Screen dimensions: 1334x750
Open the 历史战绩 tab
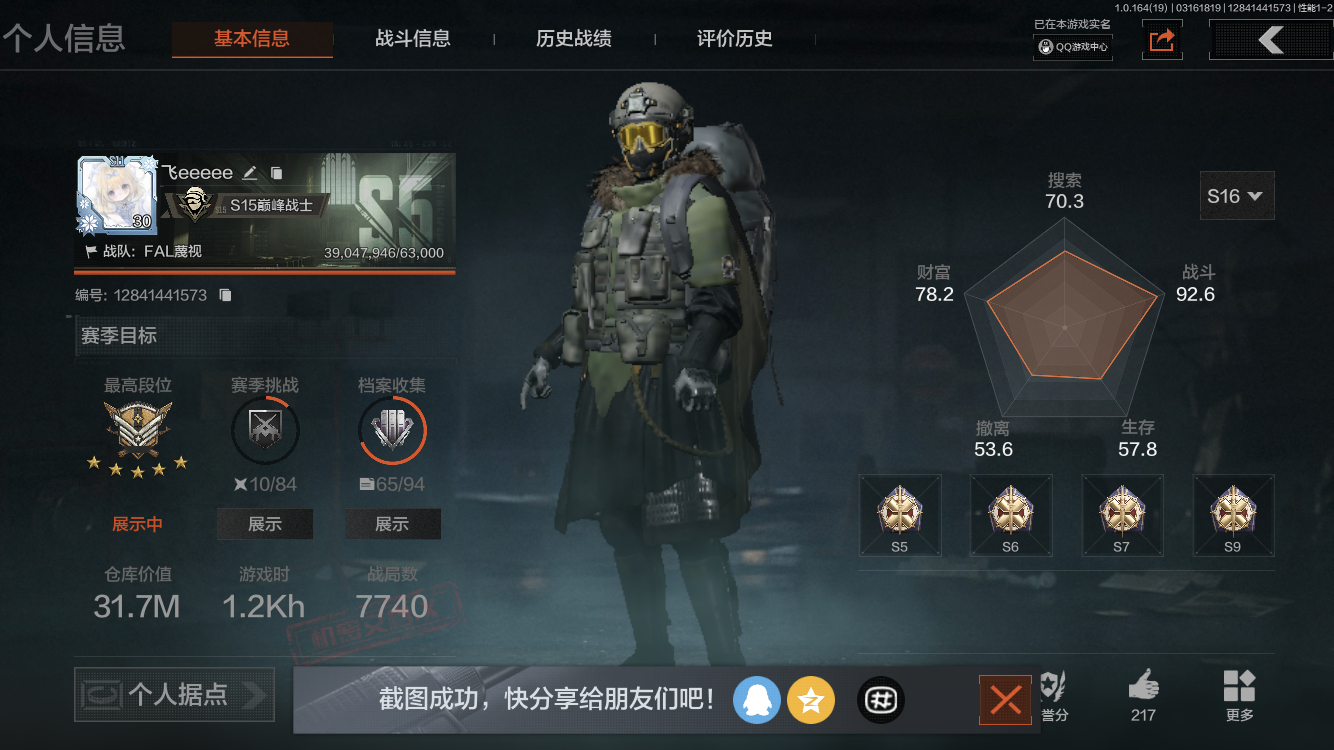[571, 39]
